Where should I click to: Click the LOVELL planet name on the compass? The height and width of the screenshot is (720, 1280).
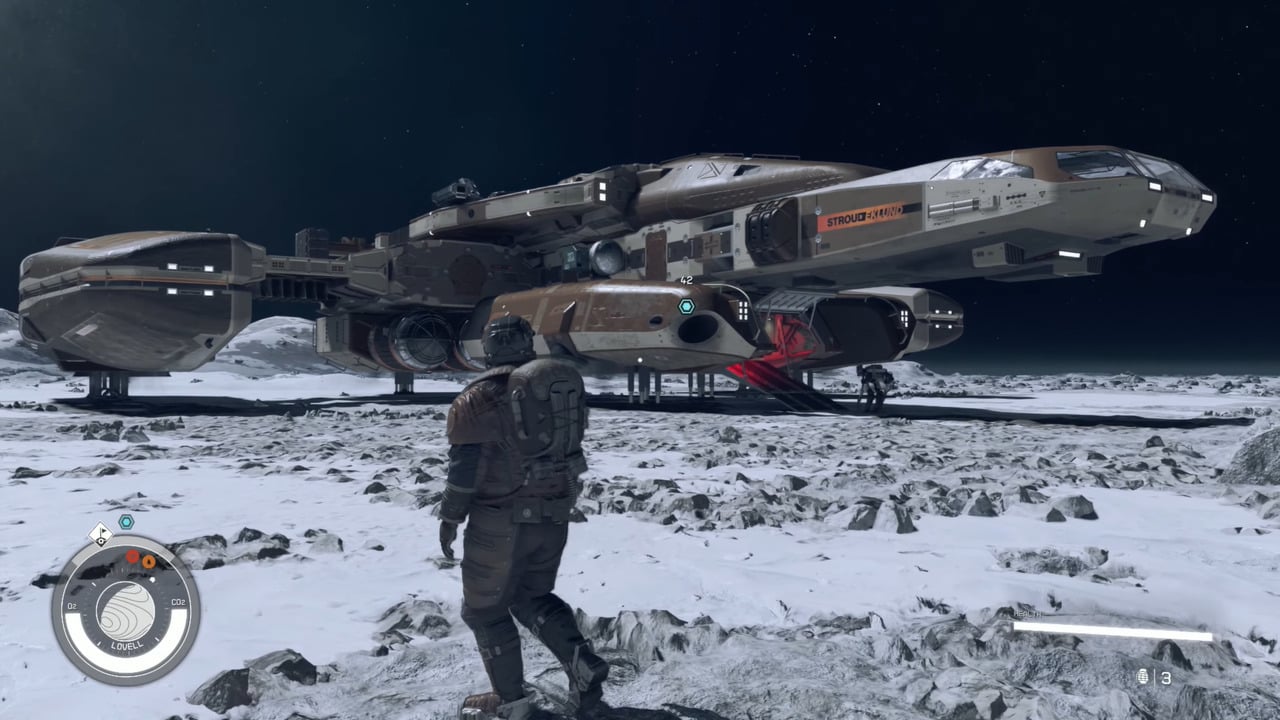(x=126, y=643)
